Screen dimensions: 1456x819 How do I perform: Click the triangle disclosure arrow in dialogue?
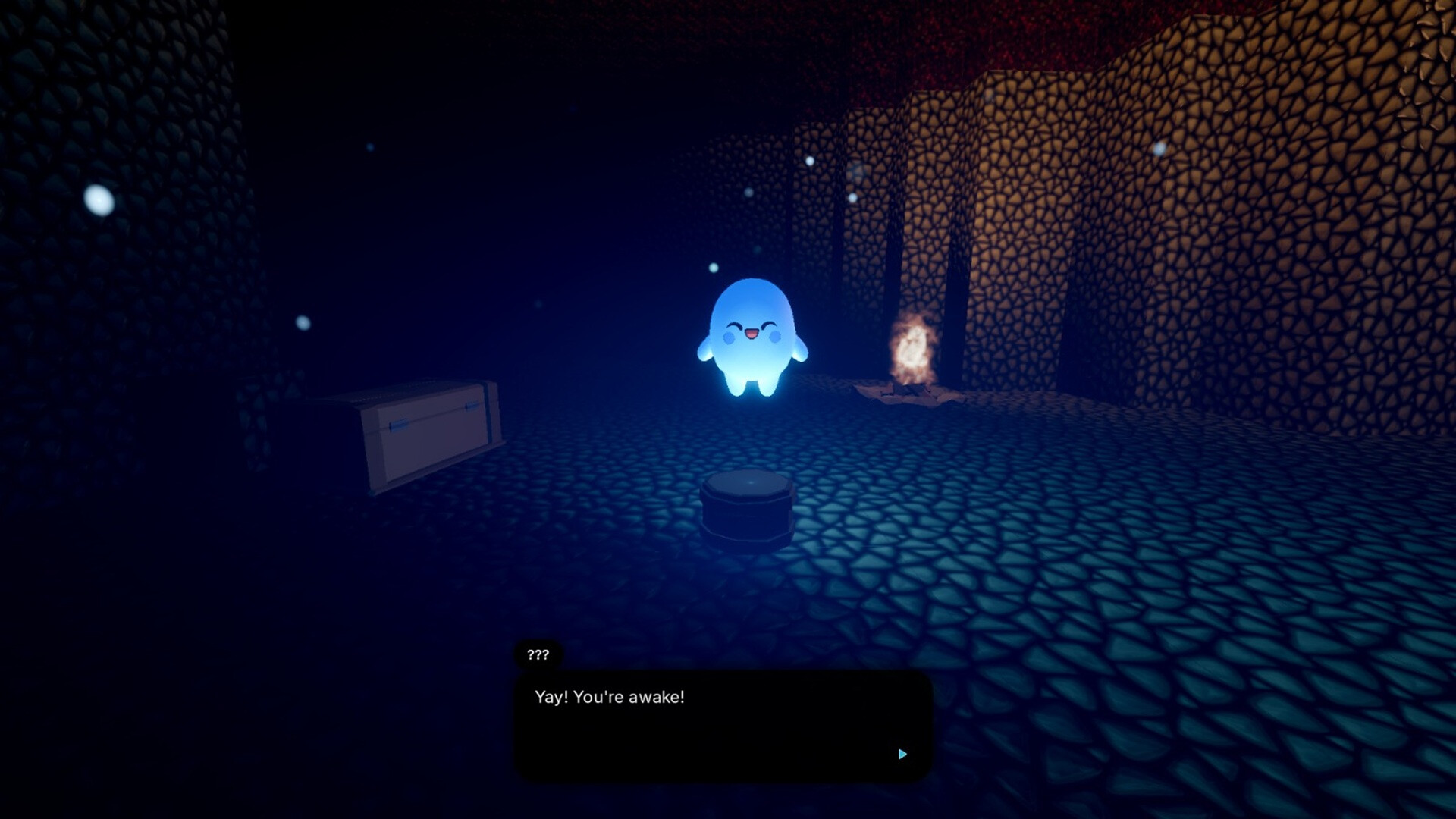tap(902, 754)
